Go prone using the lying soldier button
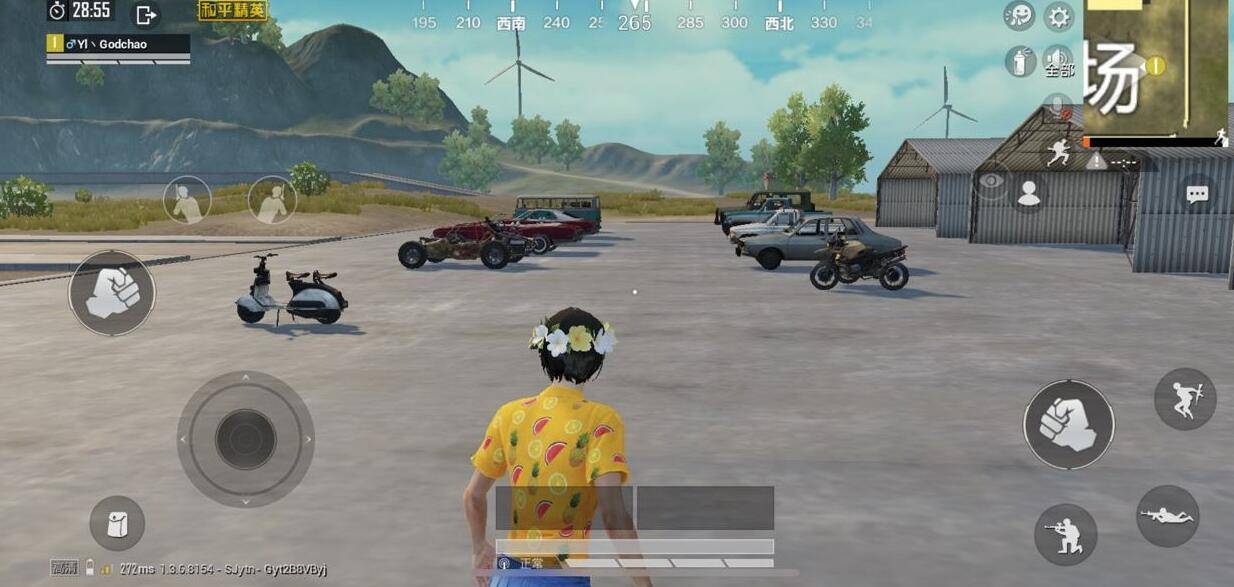The height and width of the screenshot is (587, 1234). [x=1167, y=516]
